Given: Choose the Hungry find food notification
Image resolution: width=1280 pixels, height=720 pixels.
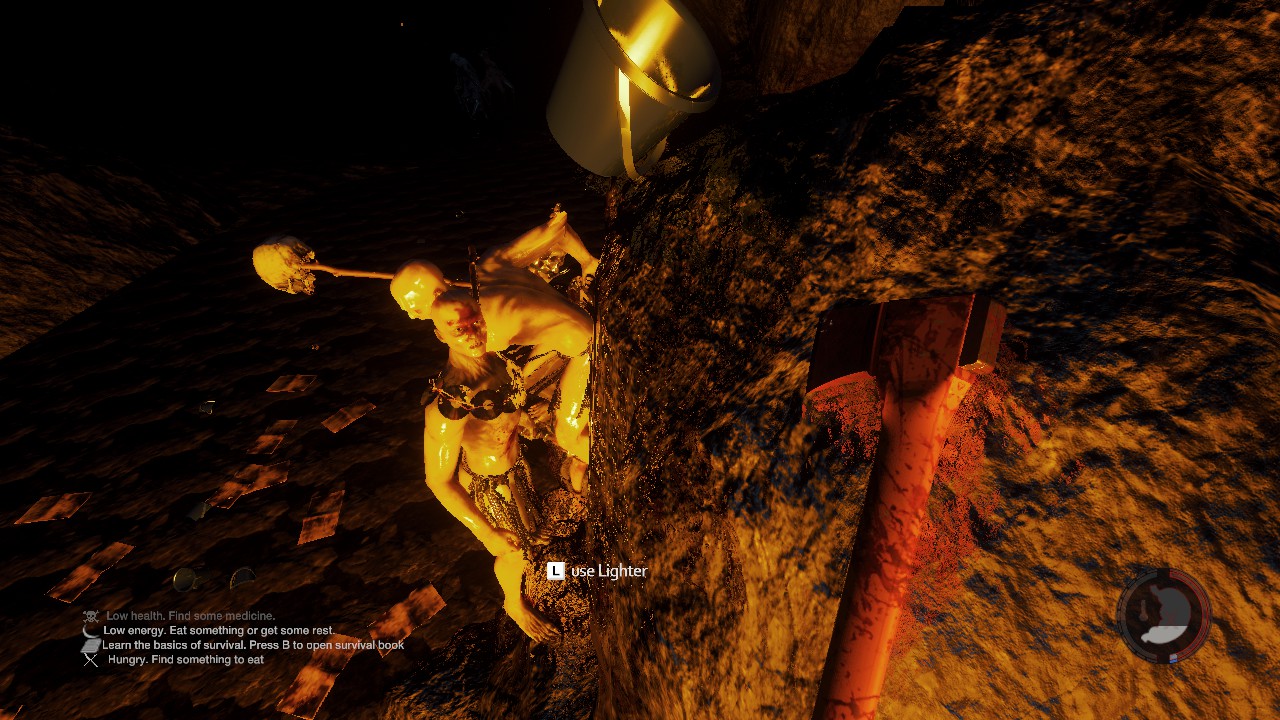Looking at the screenshot, I should 186,660.
